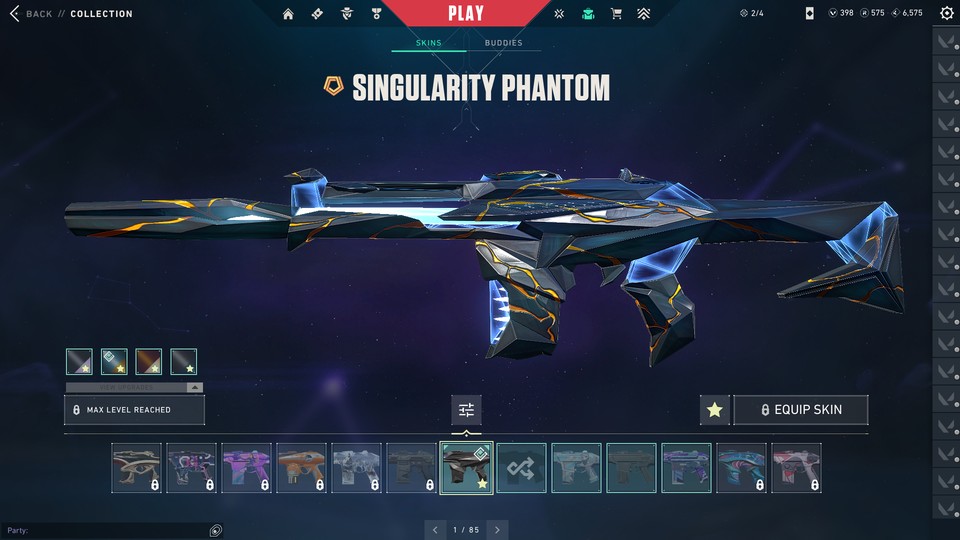Start a match with the PLAY button
The width and height of the screenshot is (960, 540).
coord(466,14)
